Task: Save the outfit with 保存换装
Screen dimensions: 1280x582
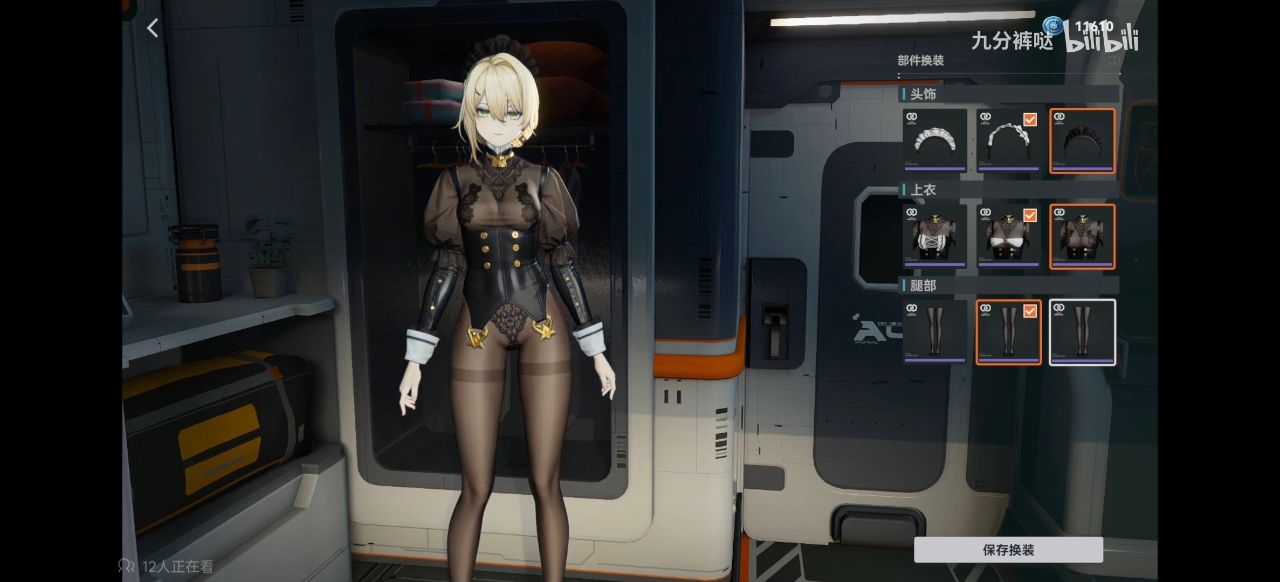Action: (1008, 550)
